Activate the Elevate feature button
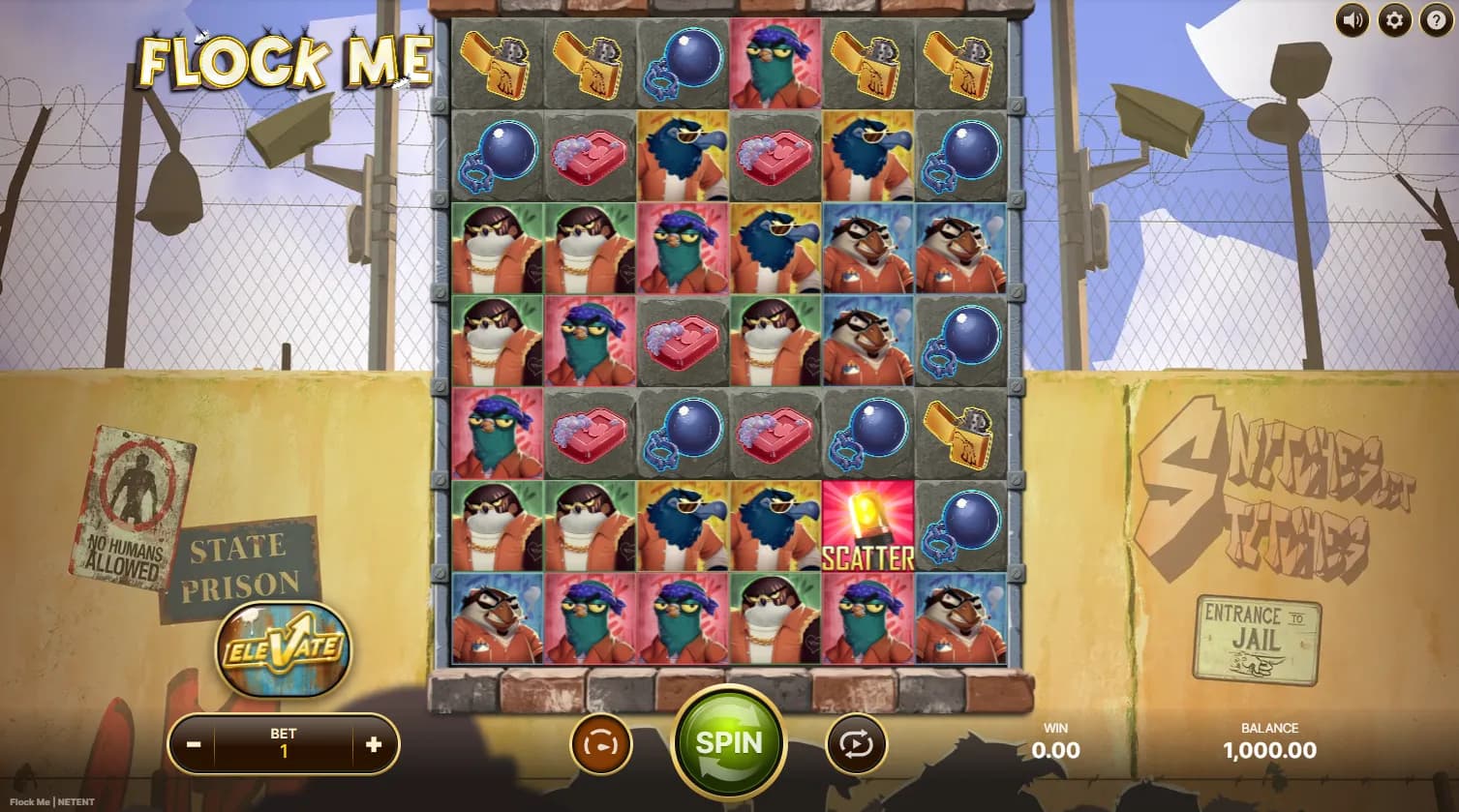This screenshot has height=812, width=1459. pos(283,647)
